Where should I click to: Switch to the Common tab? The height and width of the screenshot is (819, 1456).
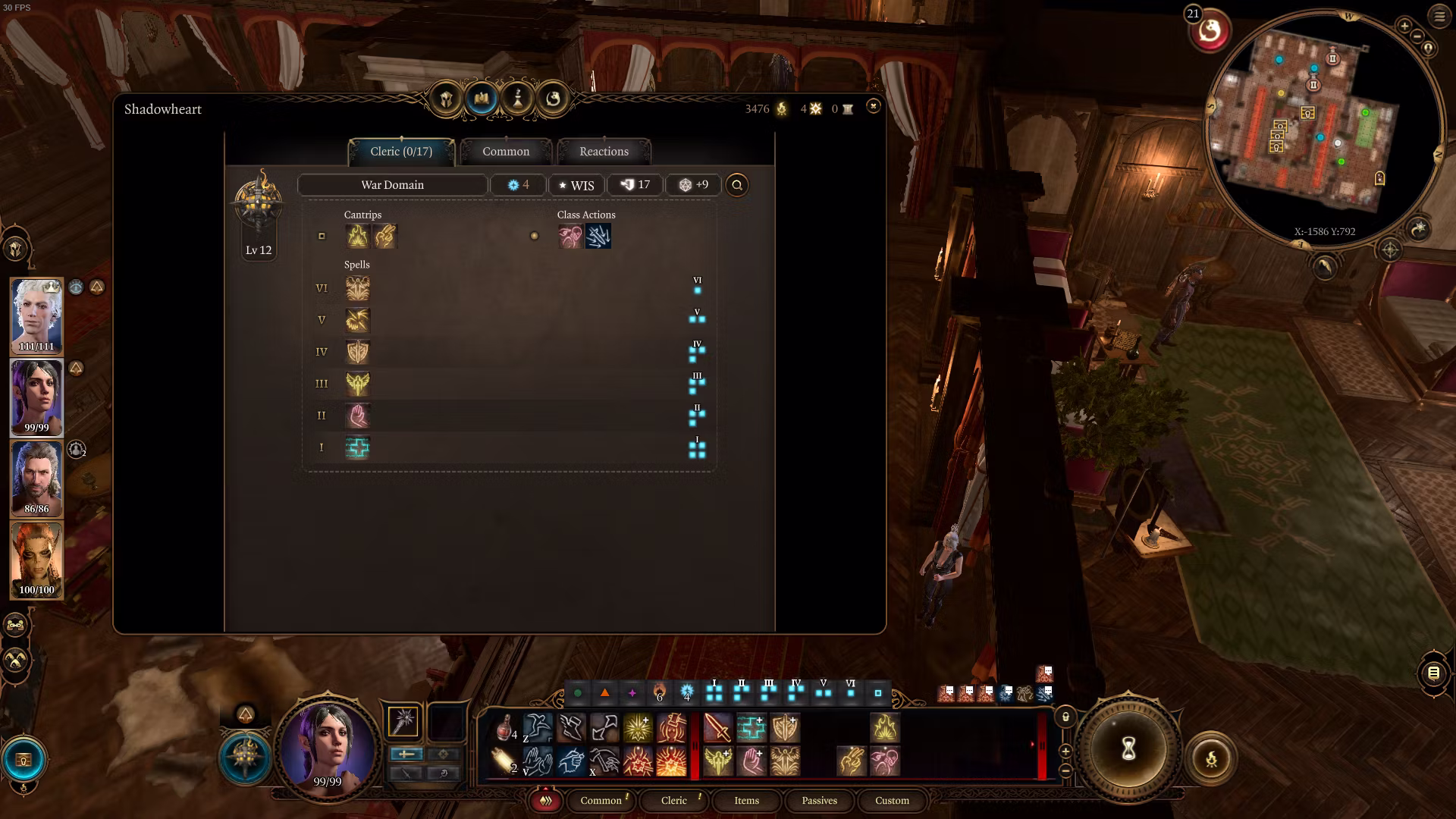[506, 152]
